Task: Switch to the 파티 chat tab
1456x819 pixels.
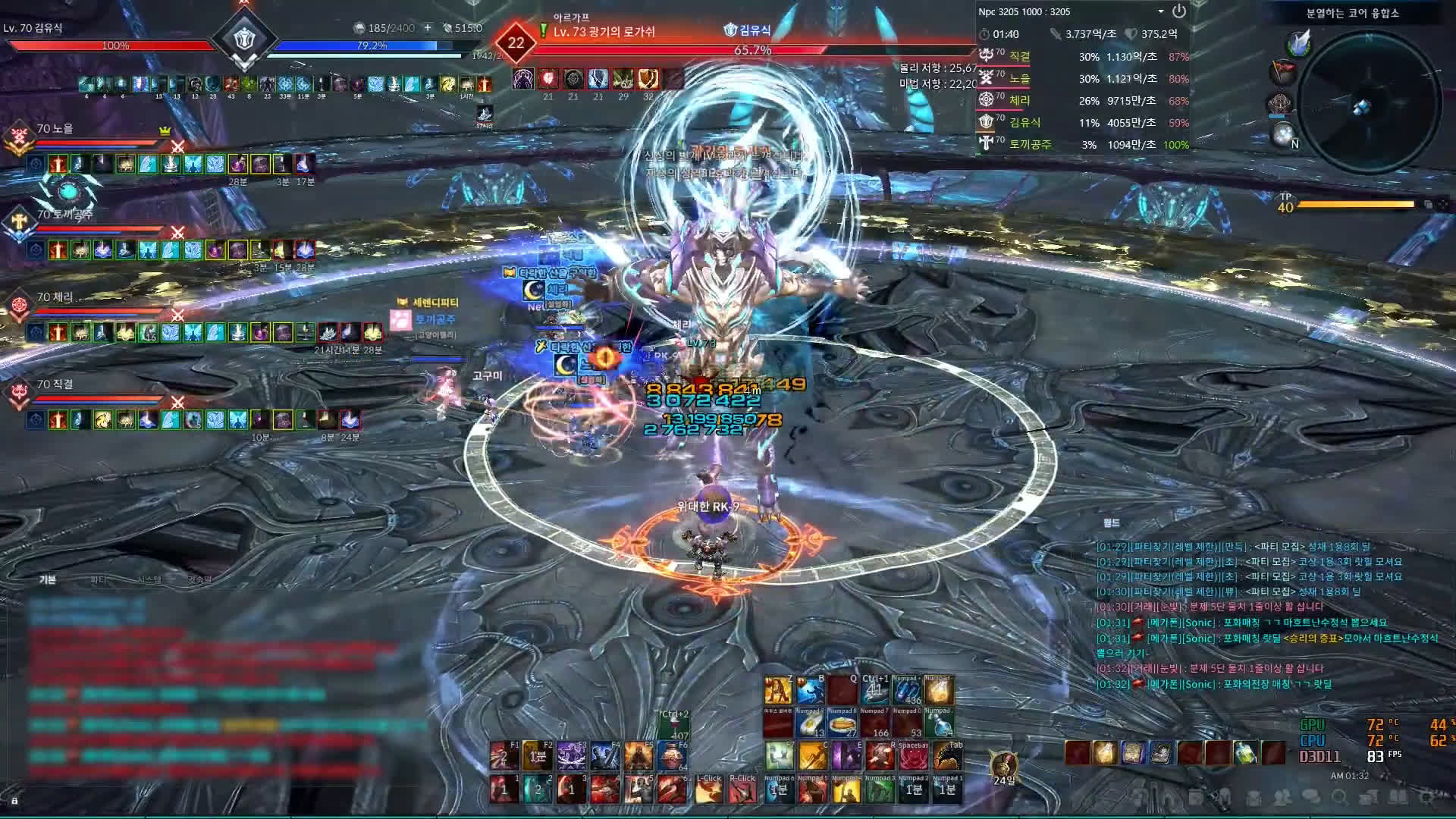Action: point(99,580)
